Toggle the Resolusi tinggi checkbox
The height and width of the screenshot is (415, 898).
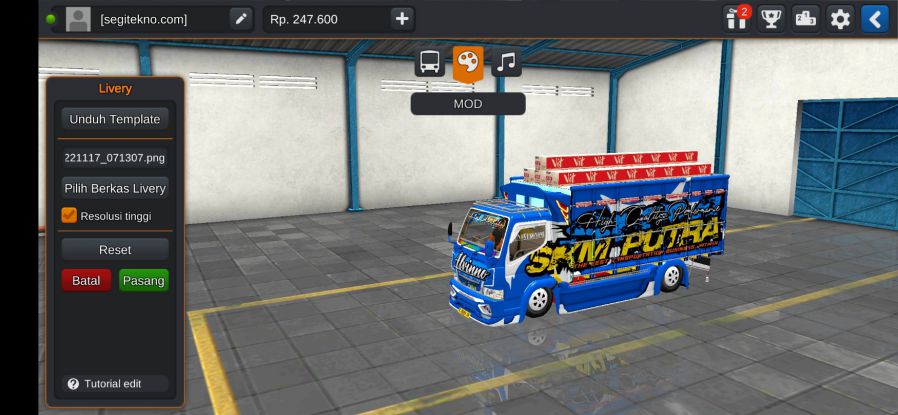coord(69,215)
